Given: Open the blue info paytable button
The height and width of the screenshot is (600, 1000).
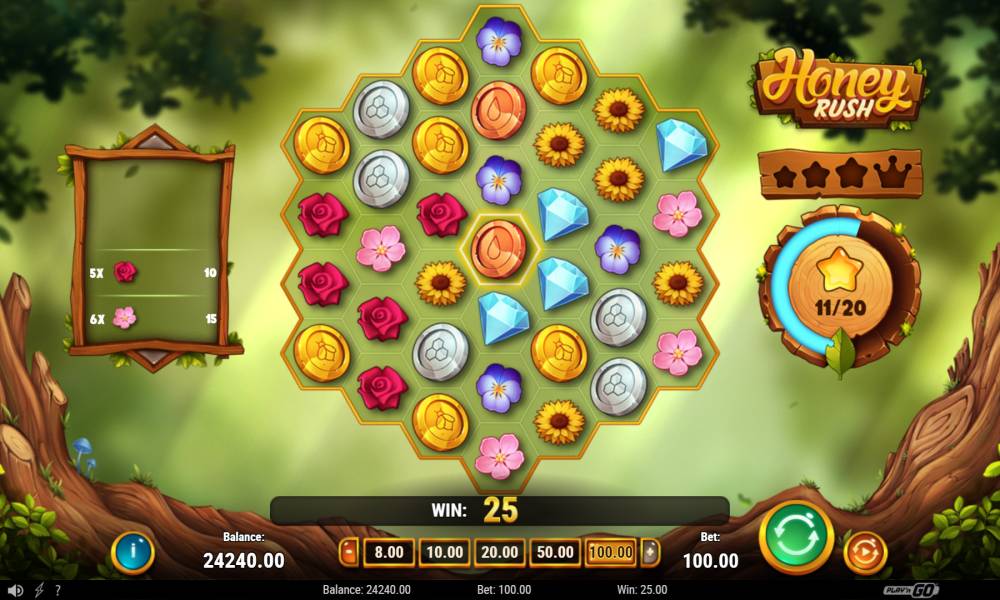Looking at the screenshot, I should (132, 551).
